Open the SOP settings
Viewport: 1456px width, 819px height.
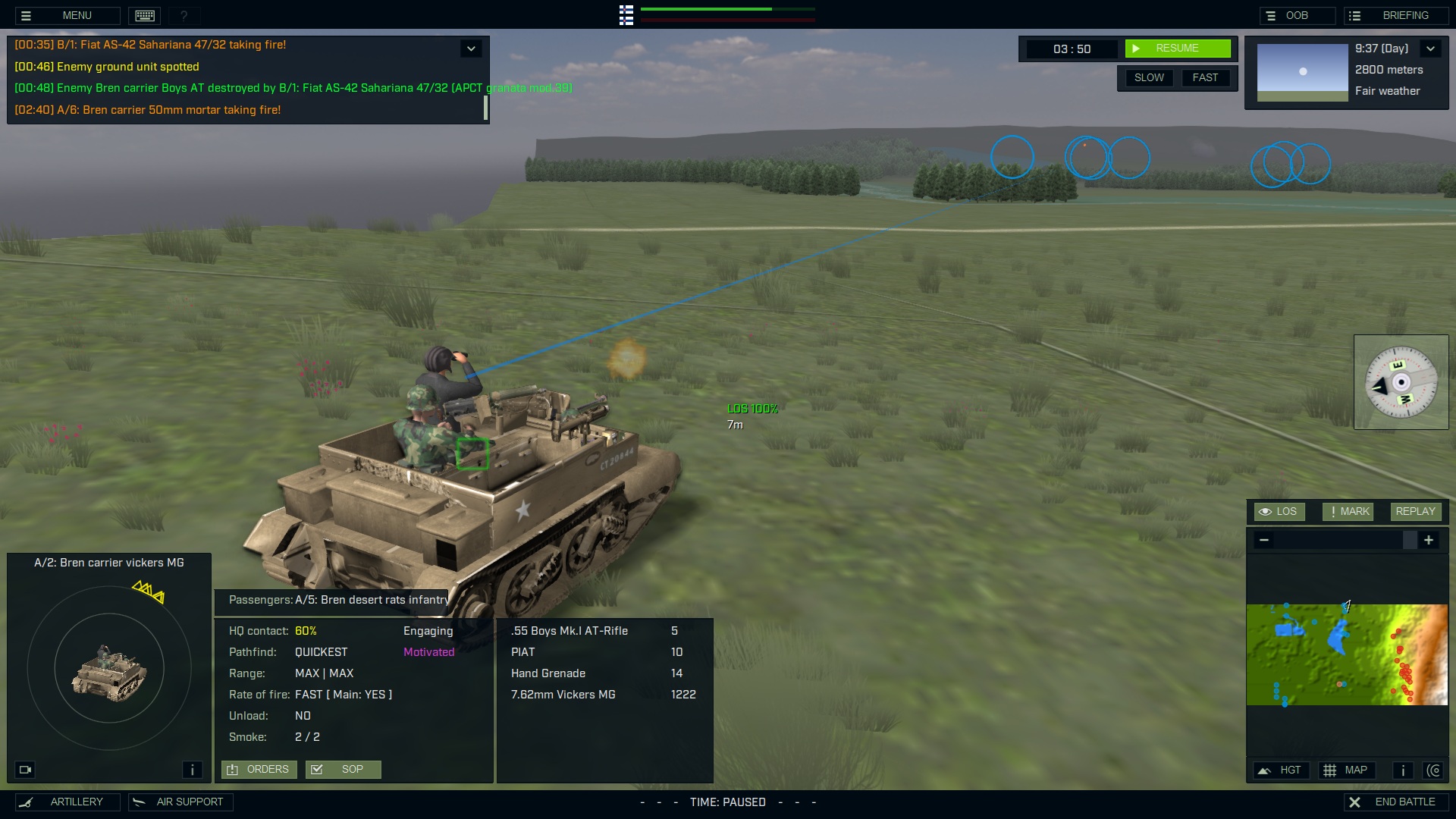pos(343,769)
